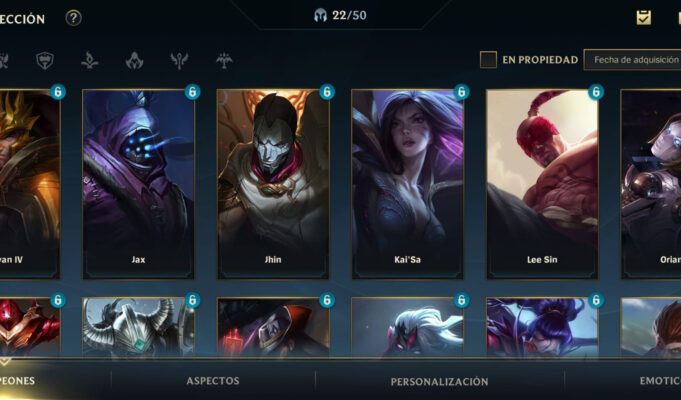Toggle the En Propiedad checkbox
The width and height of the screenshot is (681, 400).
pyautogui.click(x=488, y=60)
